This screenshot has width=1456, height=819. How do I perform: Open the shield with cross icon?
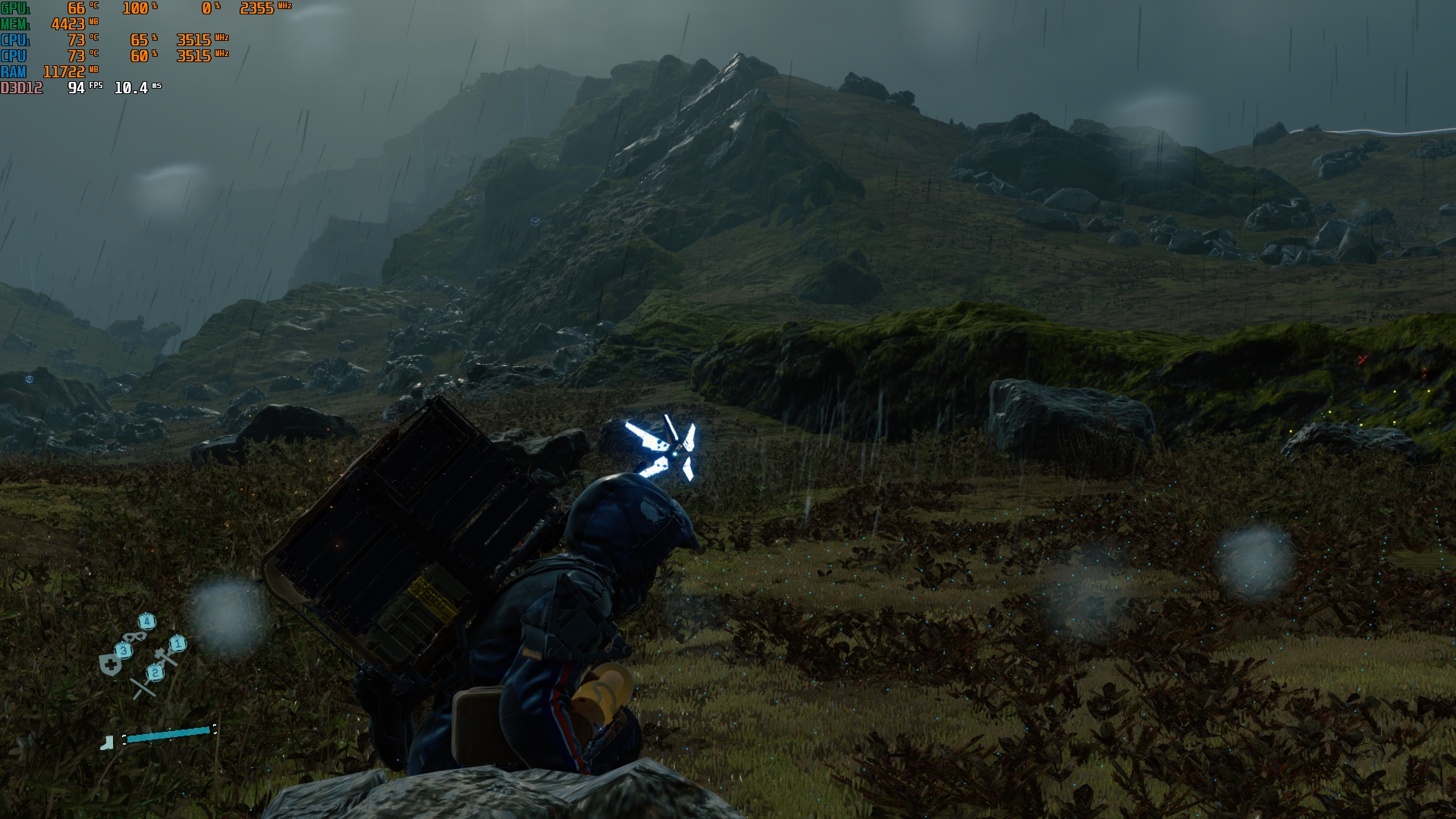[111, 666]
